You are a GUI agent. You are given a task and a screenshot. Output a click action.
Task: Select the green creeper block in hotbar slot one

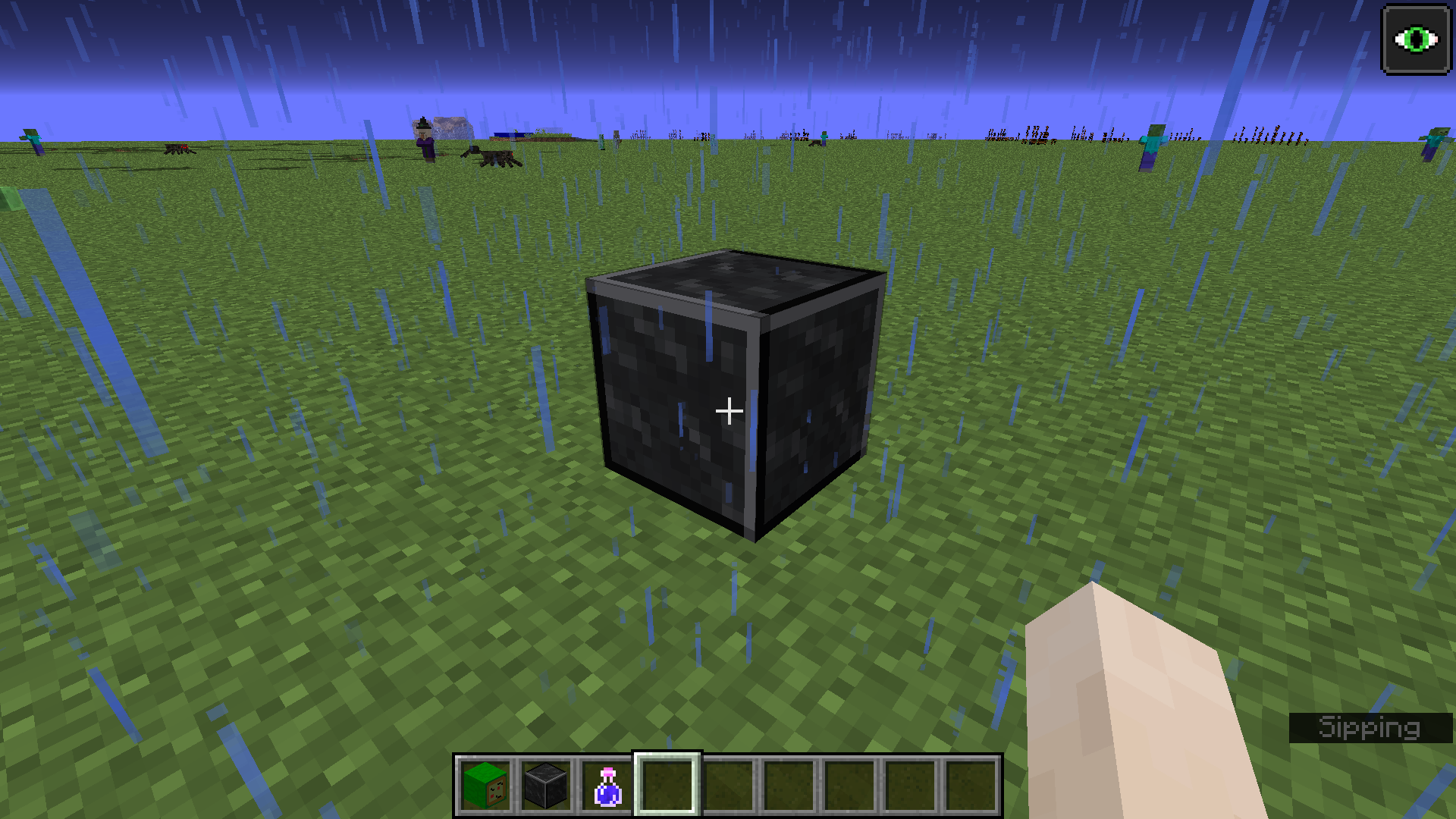tap(485, 787)
